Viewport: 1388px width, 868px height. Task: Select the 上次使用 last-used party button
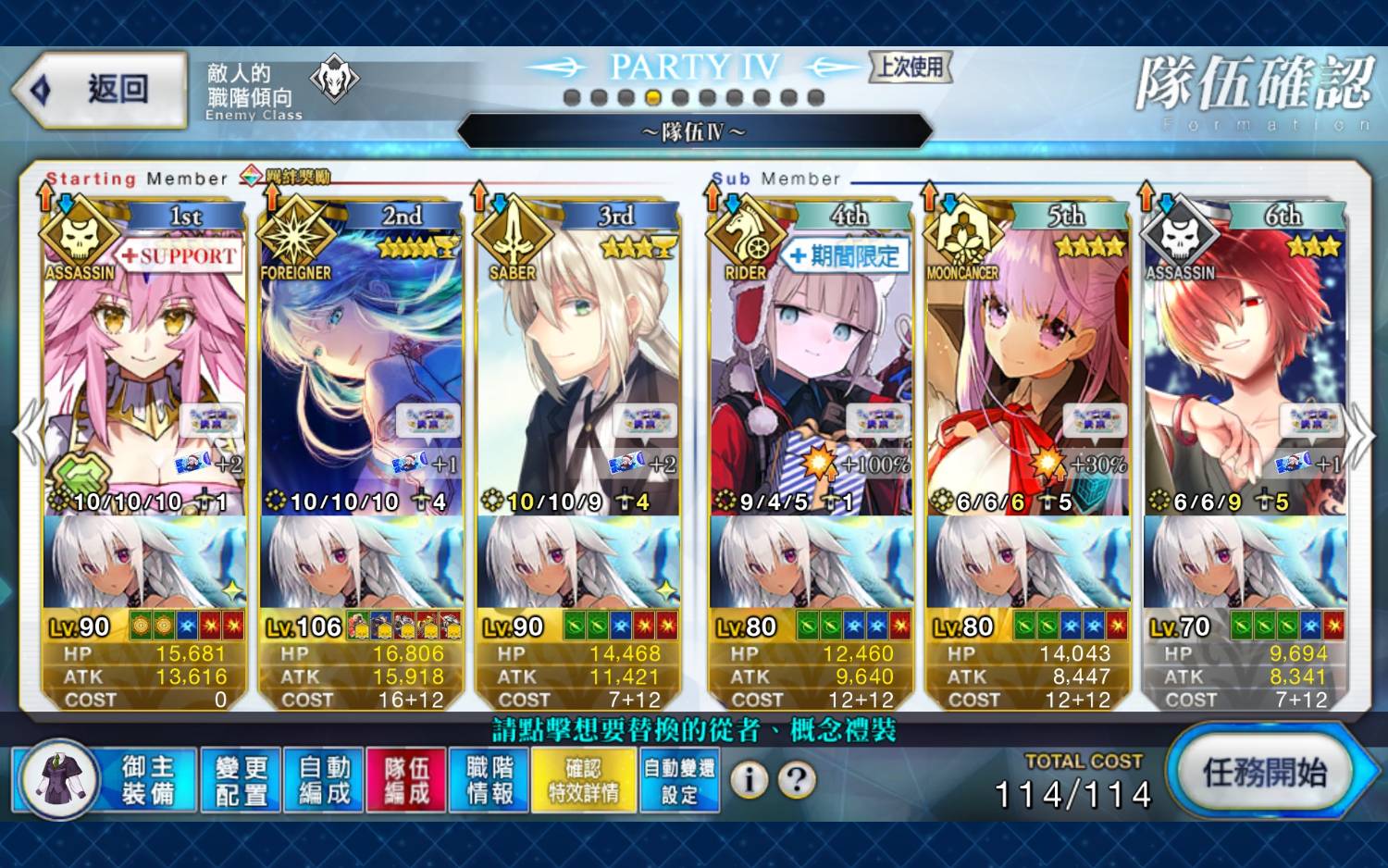(911, 67)
